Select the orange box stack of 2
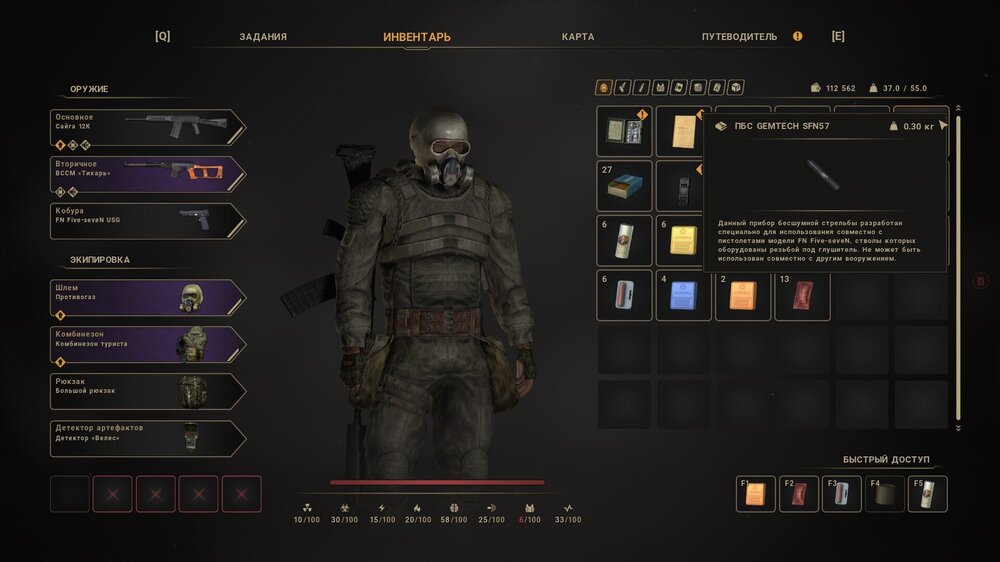The height and width of the screenshot is (562, 1000). [x=743, y=295]
